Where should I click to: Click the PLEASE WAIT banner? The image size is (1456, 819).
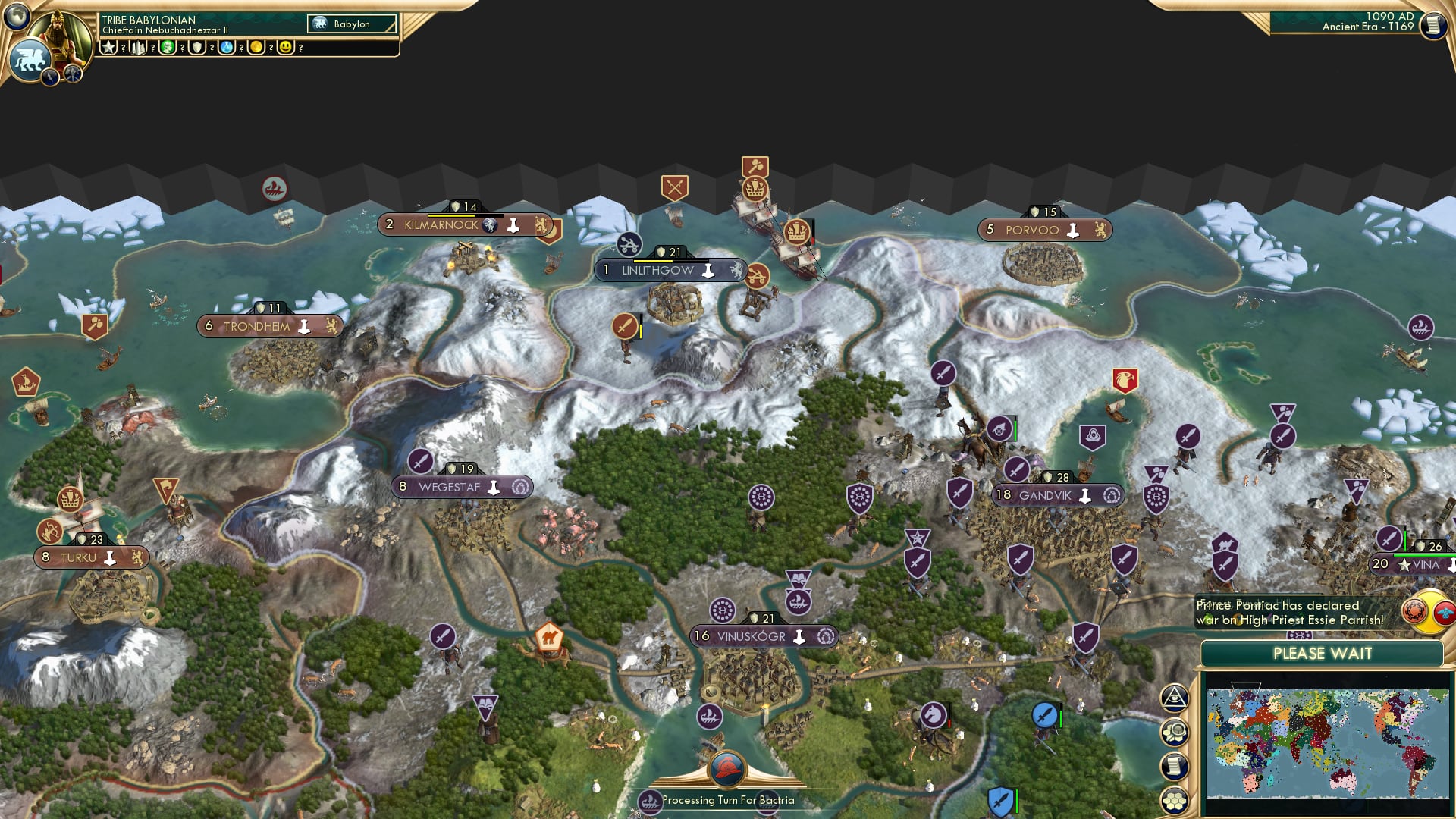pyautogui.click(x=1323, y=653)
